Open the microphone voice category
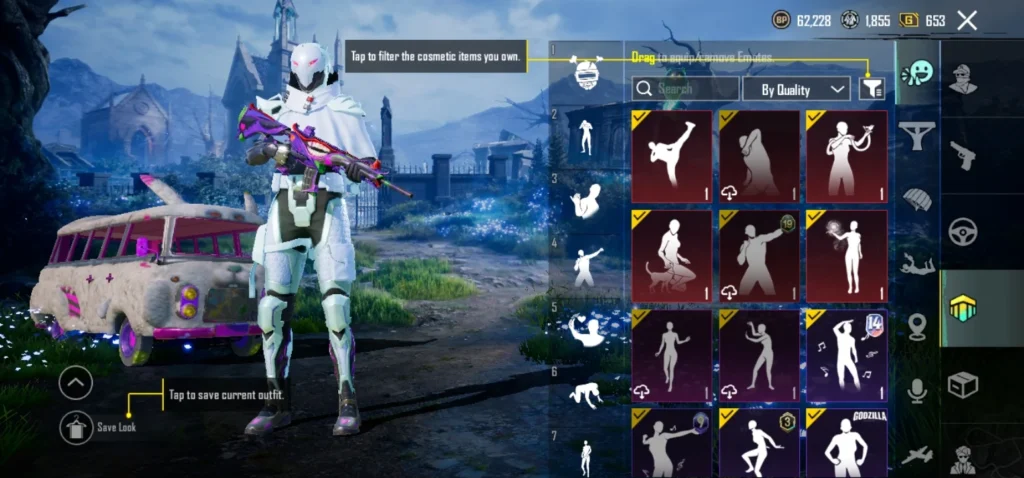Viewport: 1024px width, 478px height. (916, 391)
